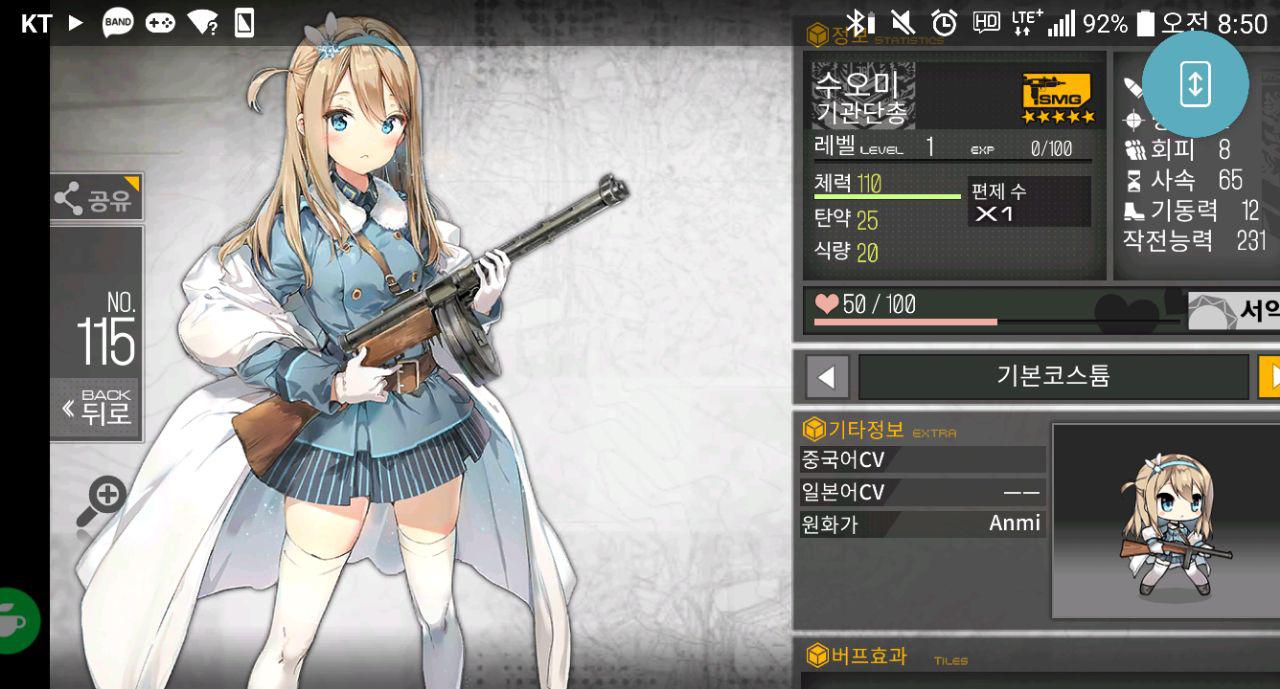The image size is (1280, 689).
Task: Tap the floating blue screen-rotate button
Action: tap(1194, 84)
